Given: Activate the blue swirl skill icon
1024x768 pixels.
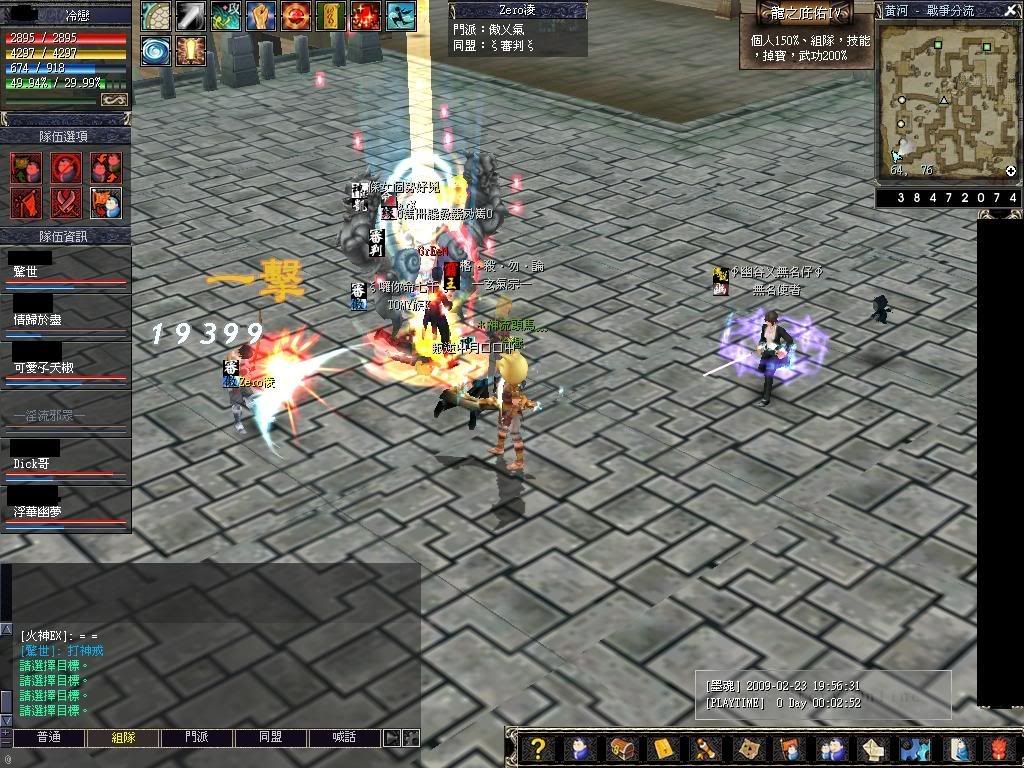Looking at the screenshot, I should coord(156,50).
